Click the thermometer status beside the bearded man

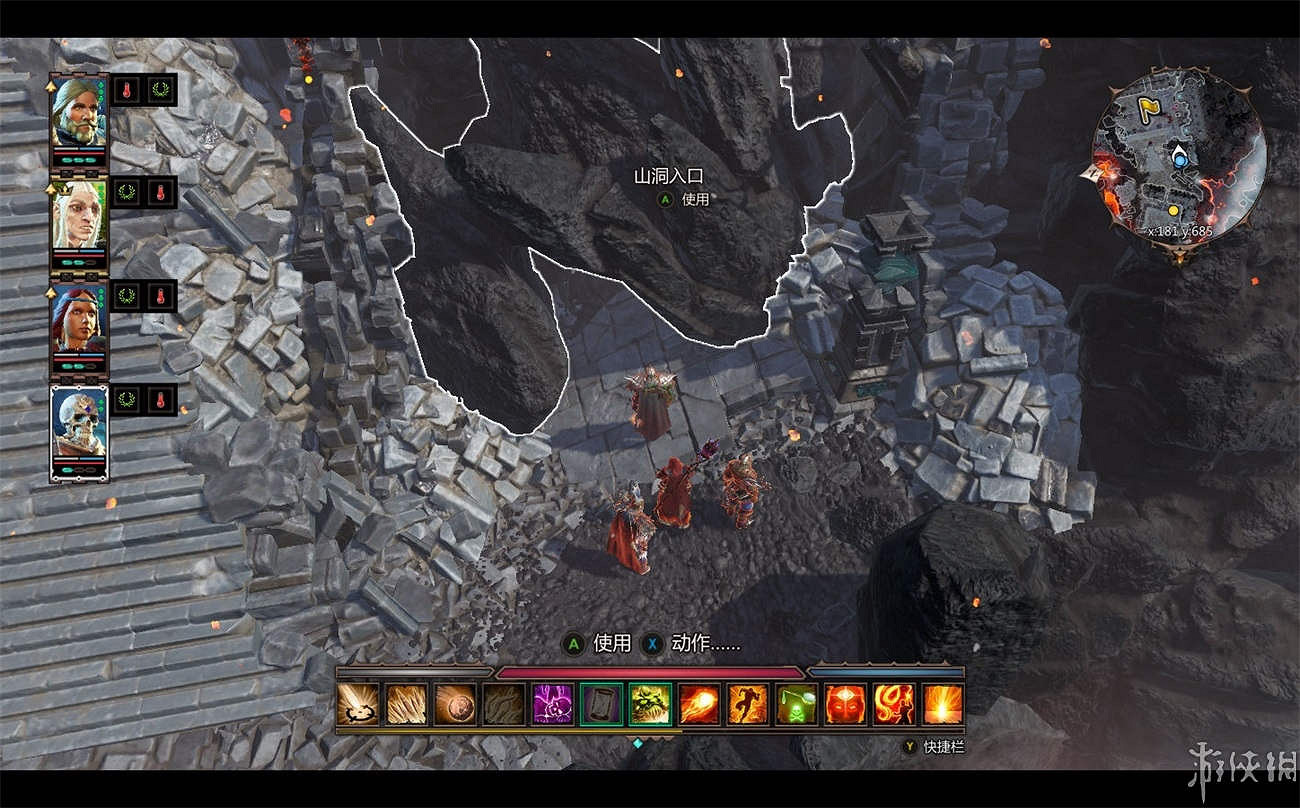pos(126,89)
